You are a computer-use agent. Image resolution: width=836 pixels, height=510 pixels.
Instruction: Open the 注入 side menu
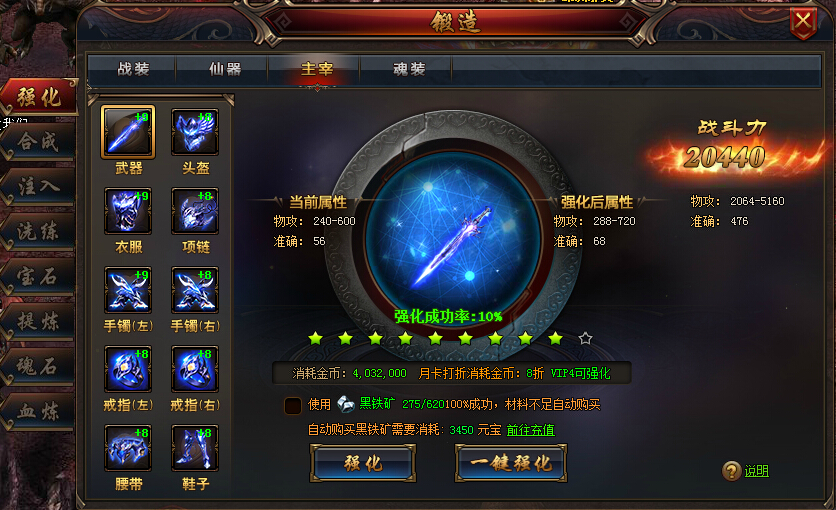(38, 186)
